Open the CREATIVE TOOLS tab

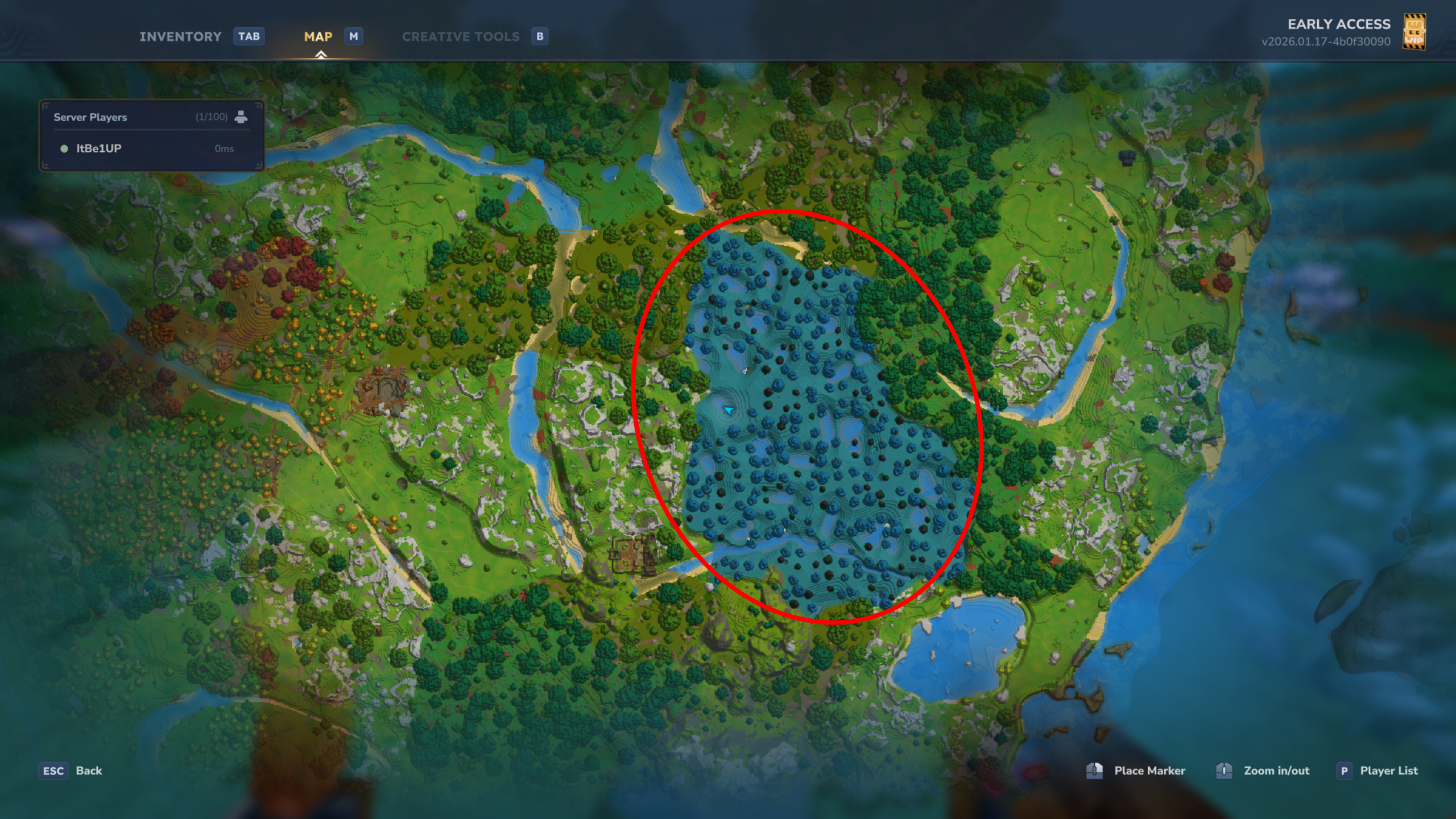click(x=461, y=36)
